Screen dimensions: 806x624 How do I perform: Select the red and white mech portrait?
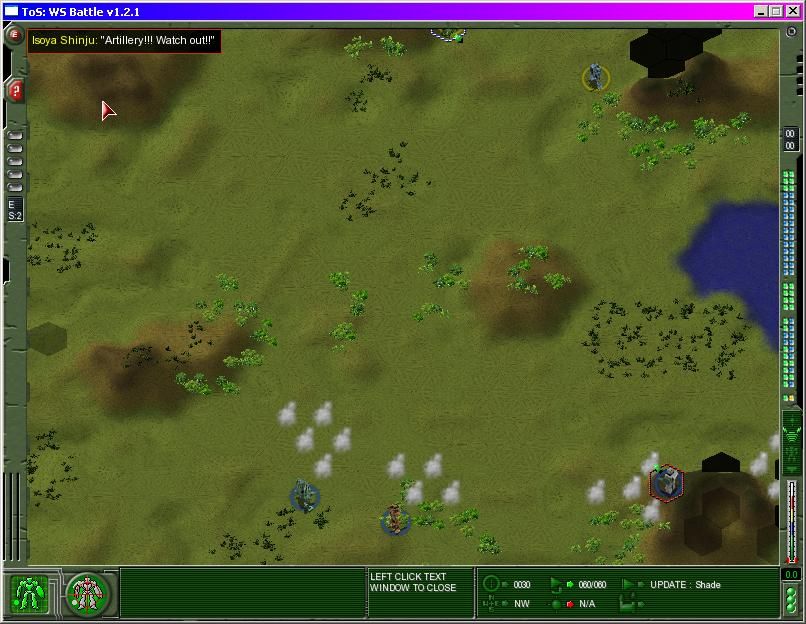point(88,595)
